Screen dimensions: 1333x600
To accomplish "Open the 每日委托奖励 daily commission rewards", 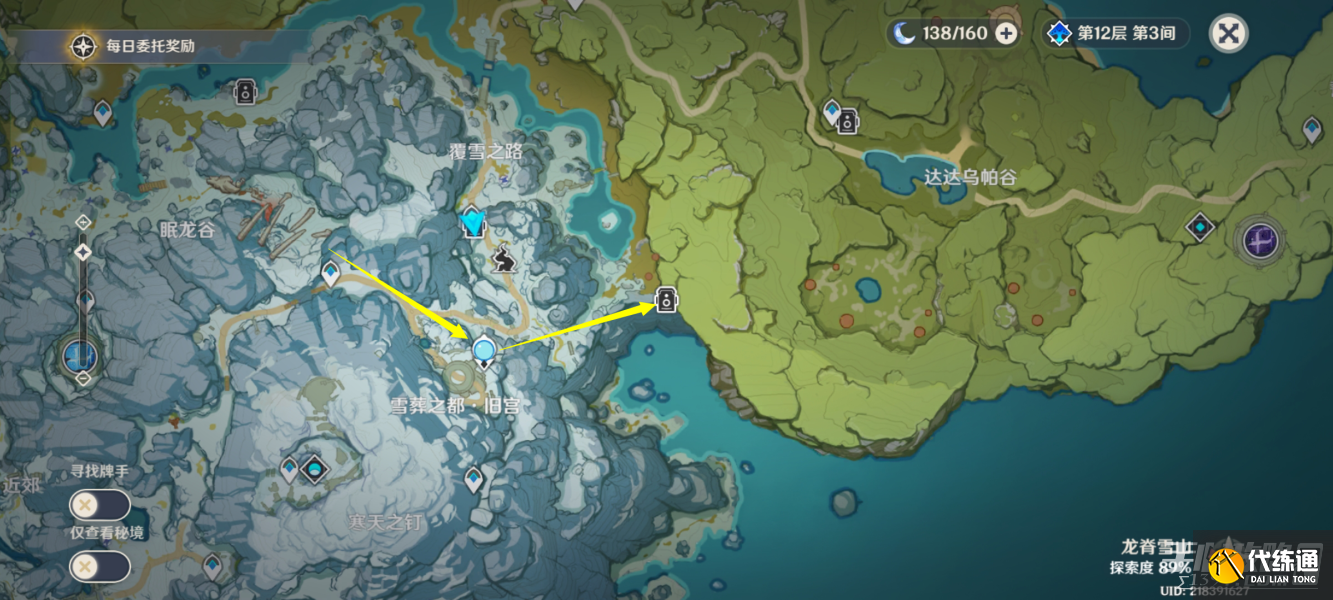I will tap(83, 46).
